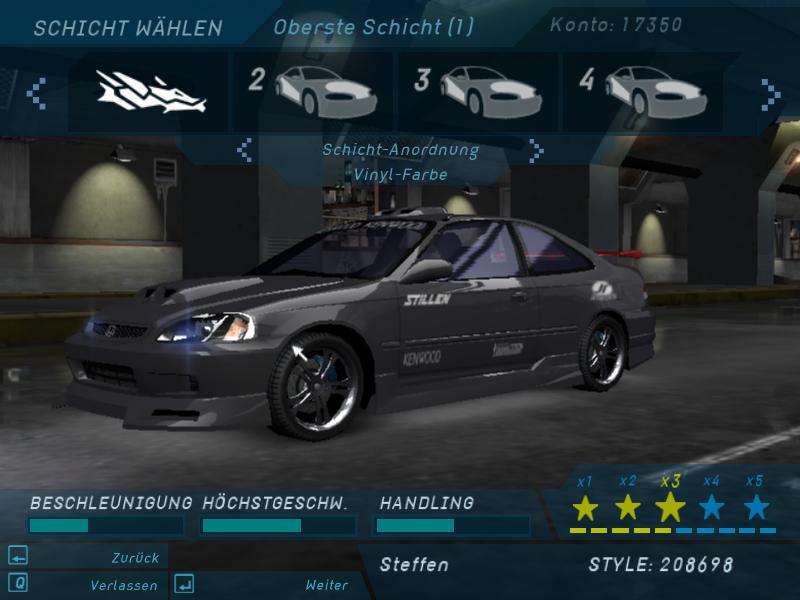Select the top vinyl layer thumbnail
Screen dimensions: 800x600
[x=150, y=92]
